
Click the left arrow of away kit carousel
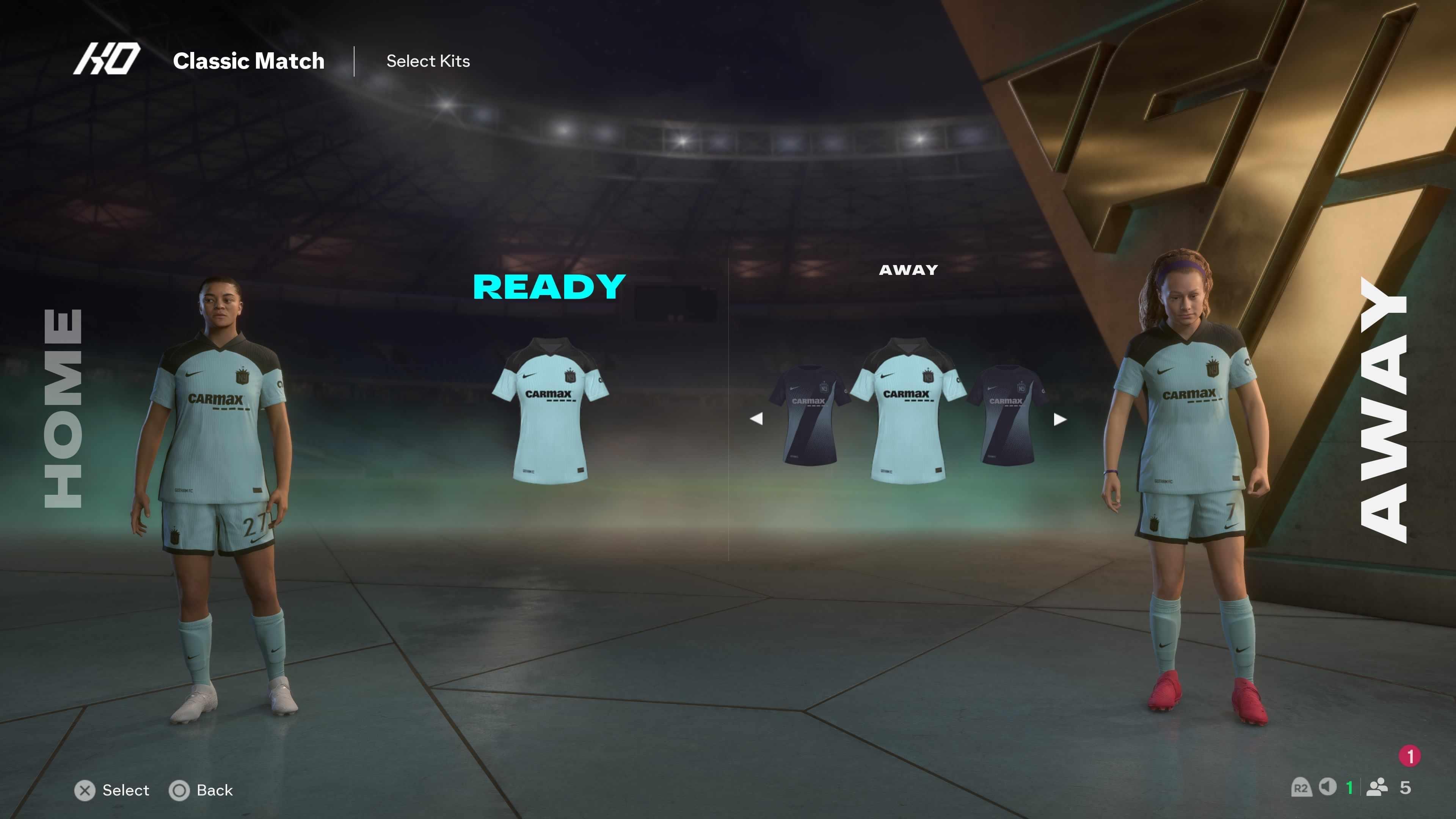pyautogui.click(x=756, y=419)
